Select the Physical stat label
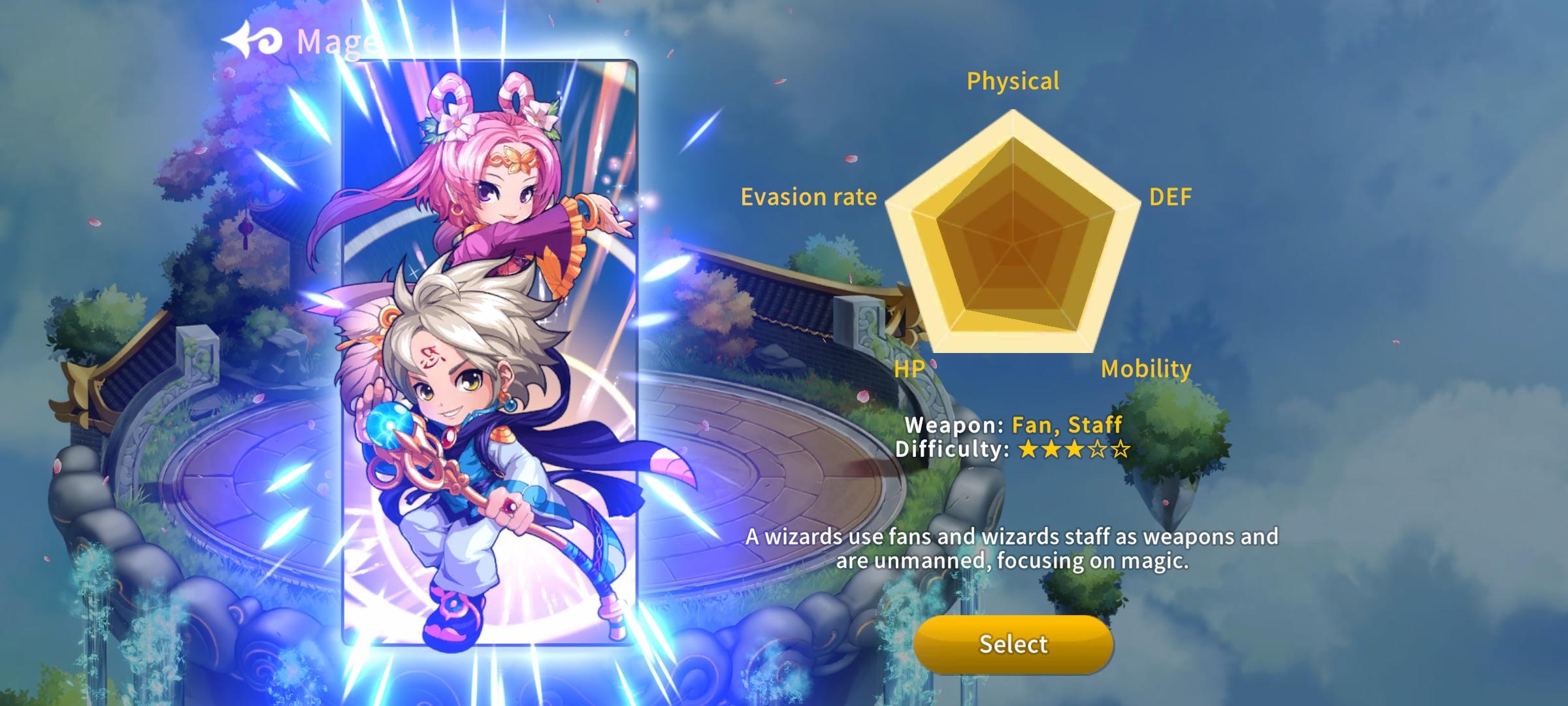Image resolution: width=1568 pixels, height=706 pixels. (1013, 81)
